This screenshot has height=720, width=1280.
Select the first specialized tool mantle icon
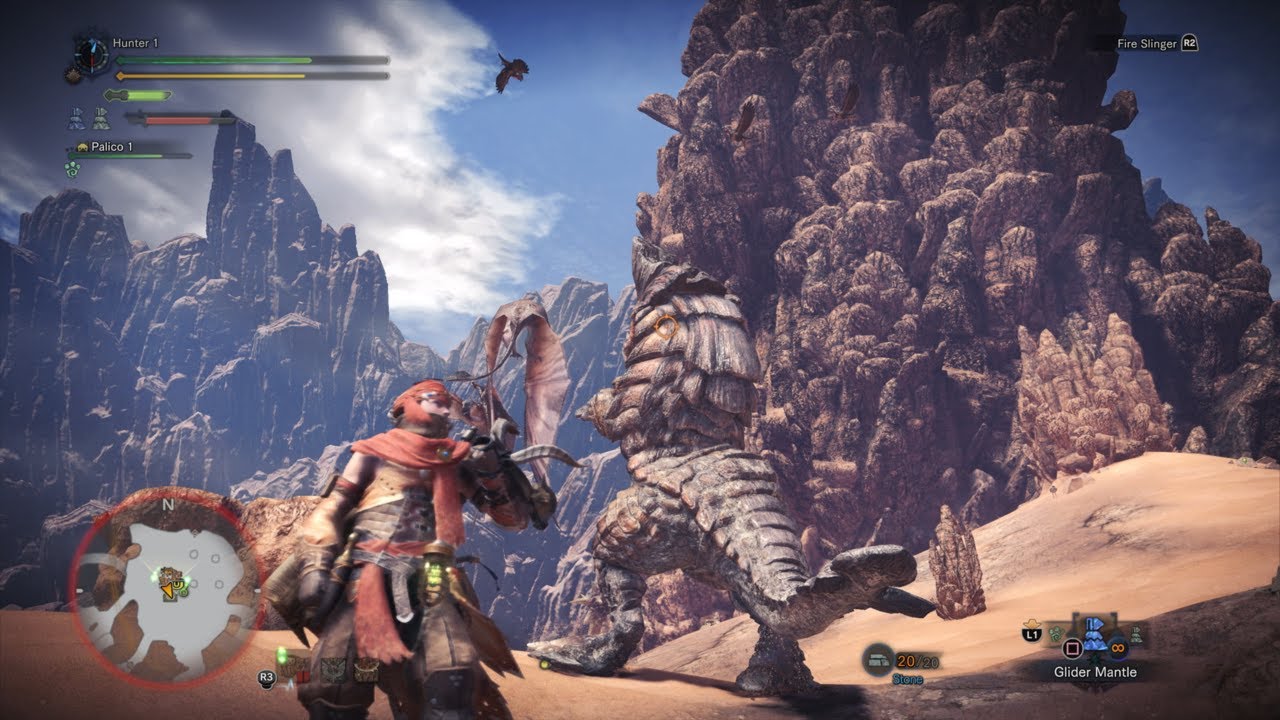click(76, 118)
